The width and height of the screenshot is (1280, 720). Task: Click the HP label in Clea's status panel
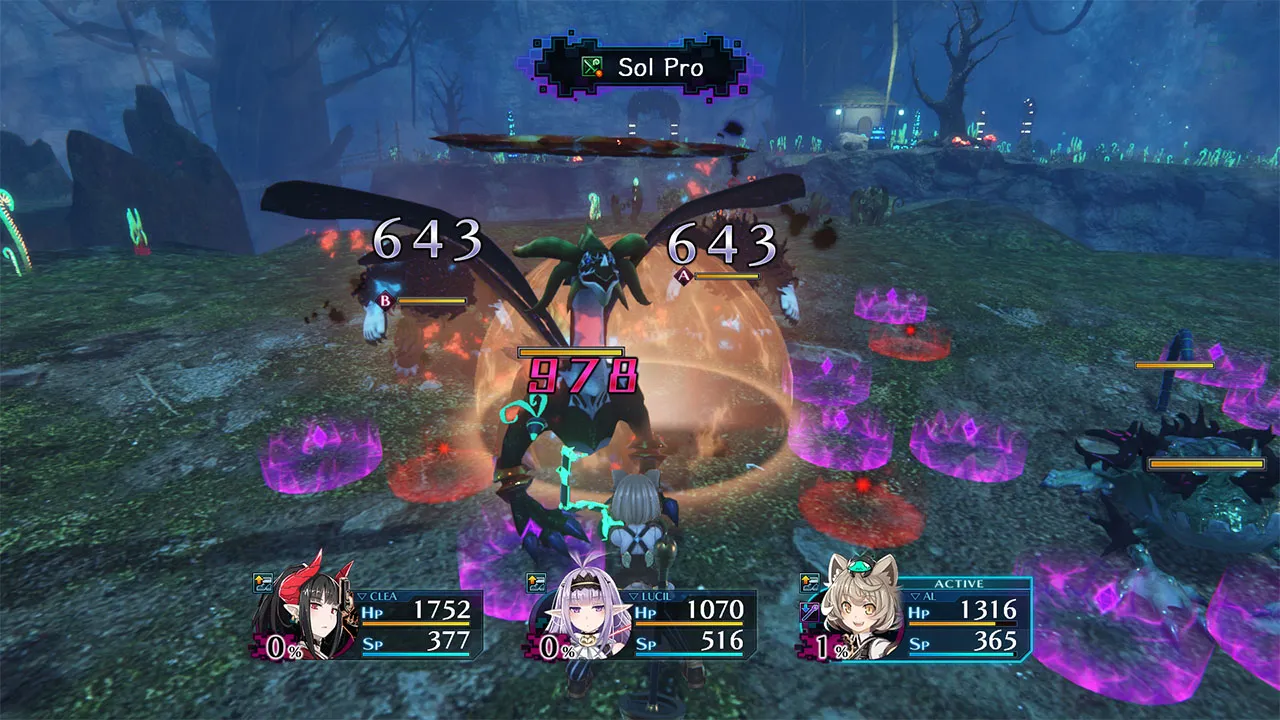(x=373, y=613)
